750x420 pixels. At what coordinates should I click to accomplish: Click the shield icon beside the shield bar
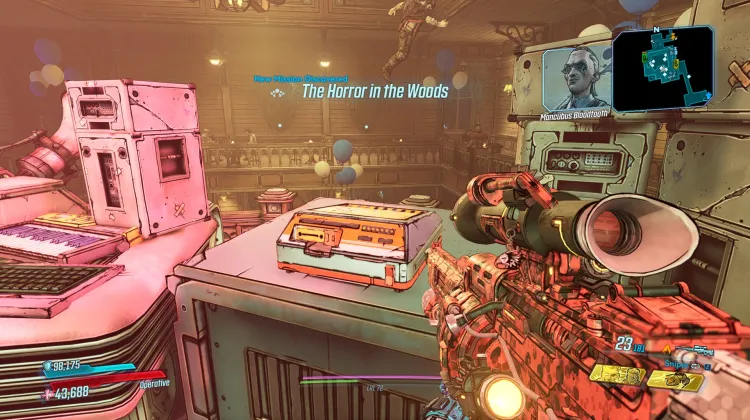(50, 366)
